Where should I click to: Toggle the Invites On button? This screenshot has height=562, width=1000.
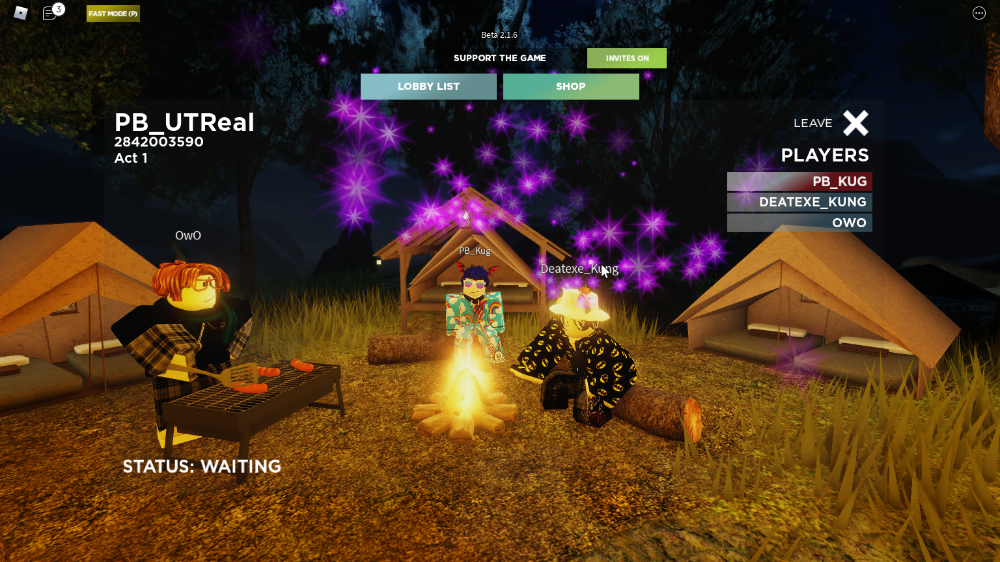coord(627,58)
